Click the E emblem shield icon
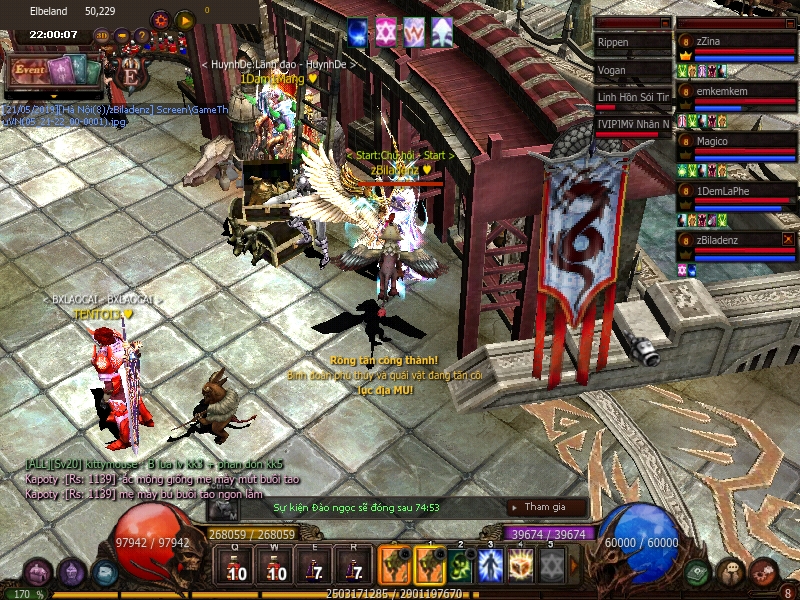The height and width of the screenshot is (600, 800). [131, 74]
